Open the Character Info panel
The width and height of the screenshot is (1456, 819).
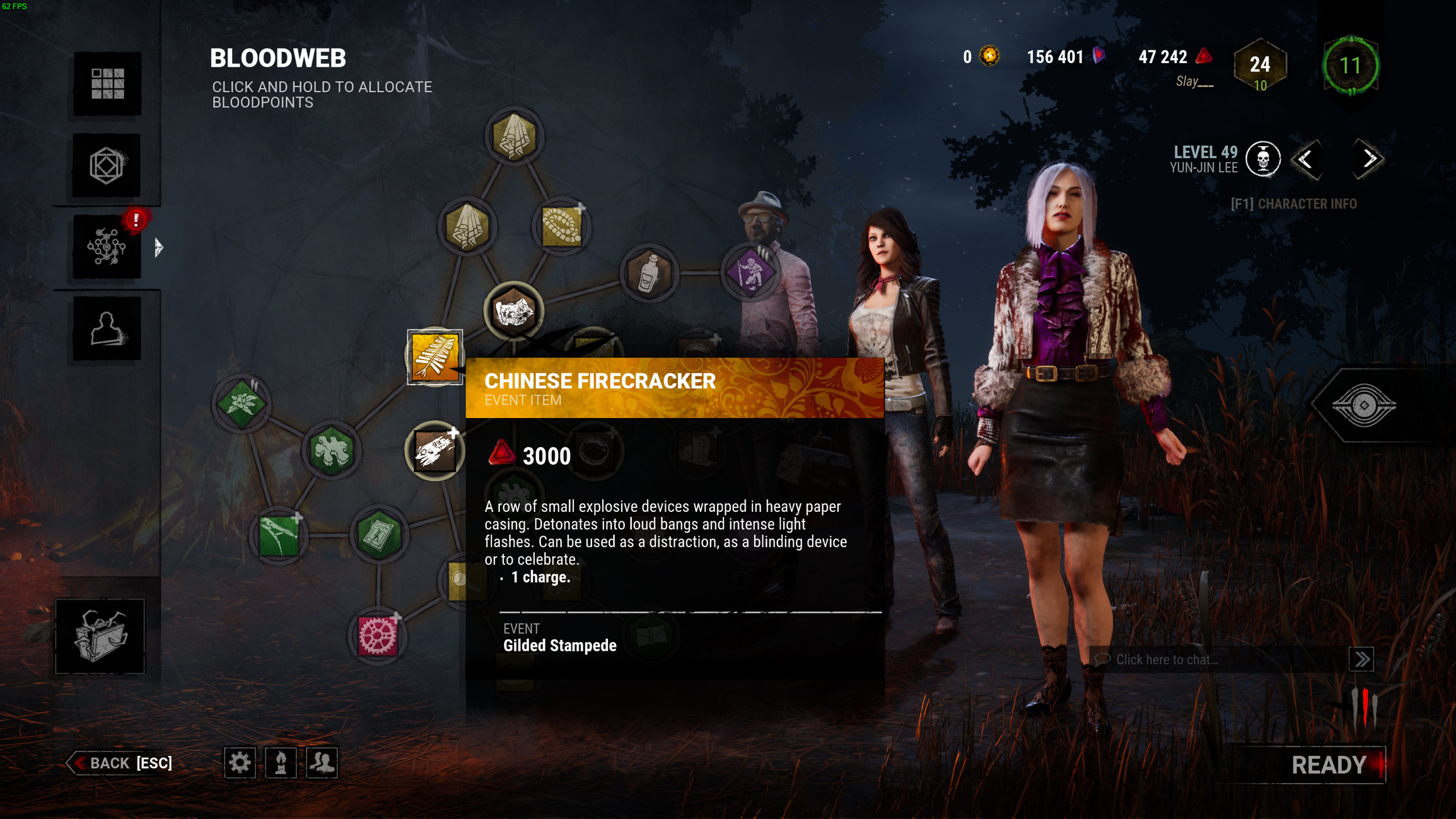1293,204
